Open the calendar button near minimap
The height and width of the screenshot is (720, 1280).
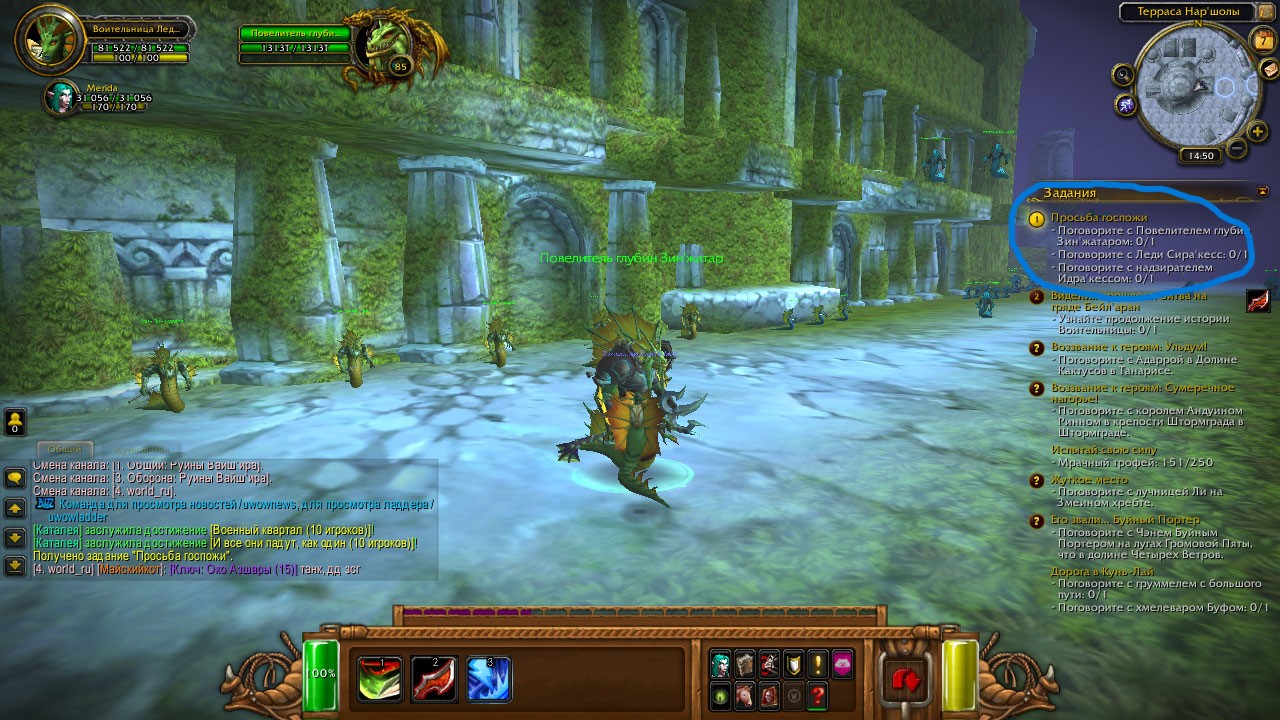[x=1261, y=39]
